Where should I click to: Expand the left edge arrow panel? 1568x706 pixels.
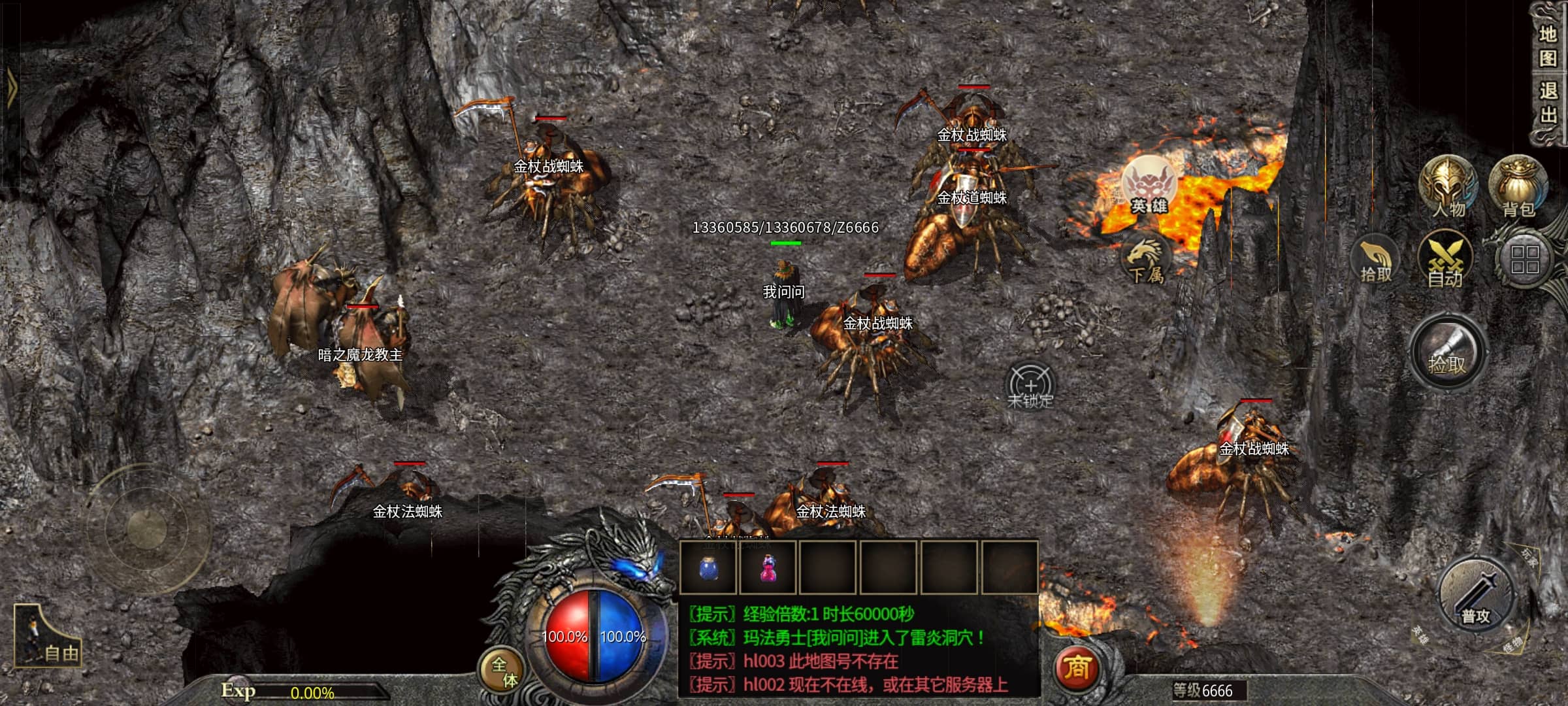pyautogui.click(x=10, y=88)
